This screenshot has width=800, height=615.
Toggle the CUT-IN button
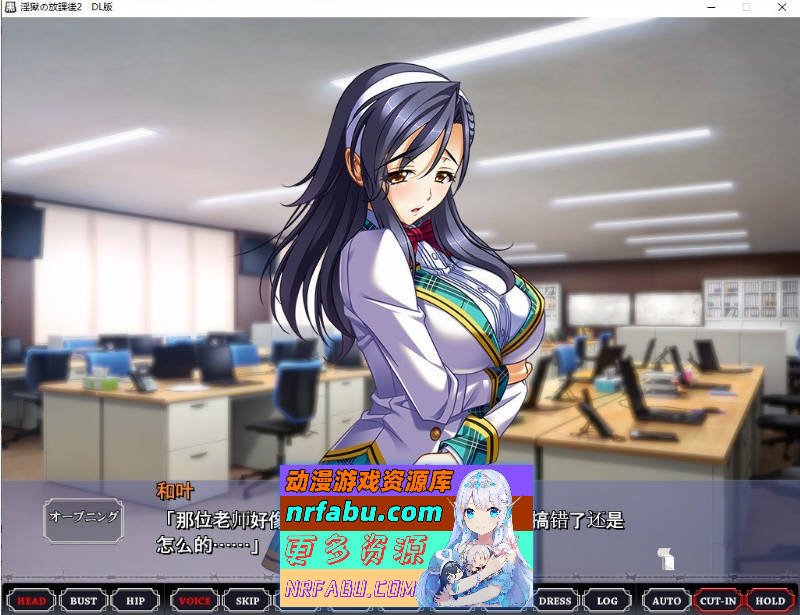(x=718, y=601)
